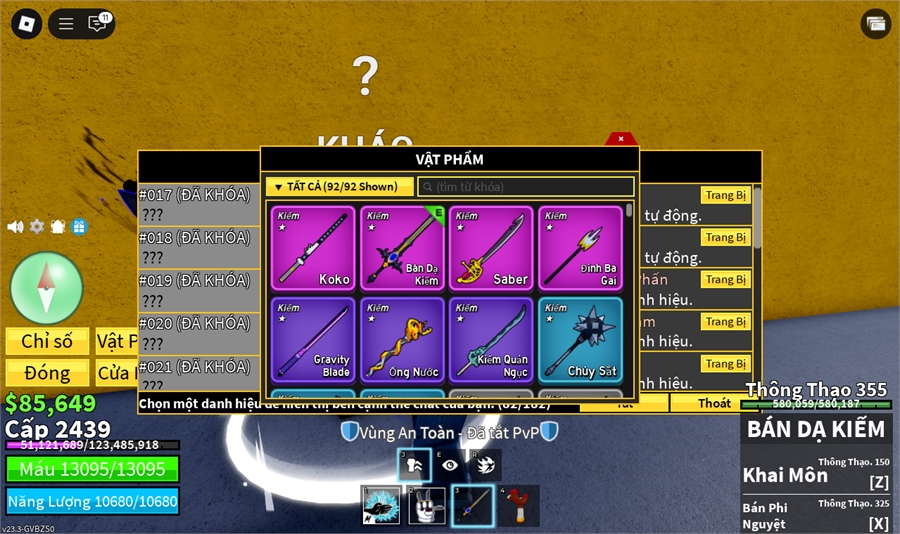Screen dimensions: 900x534
Task: Select the Gravity Blade item
Action: click(313, 339)
